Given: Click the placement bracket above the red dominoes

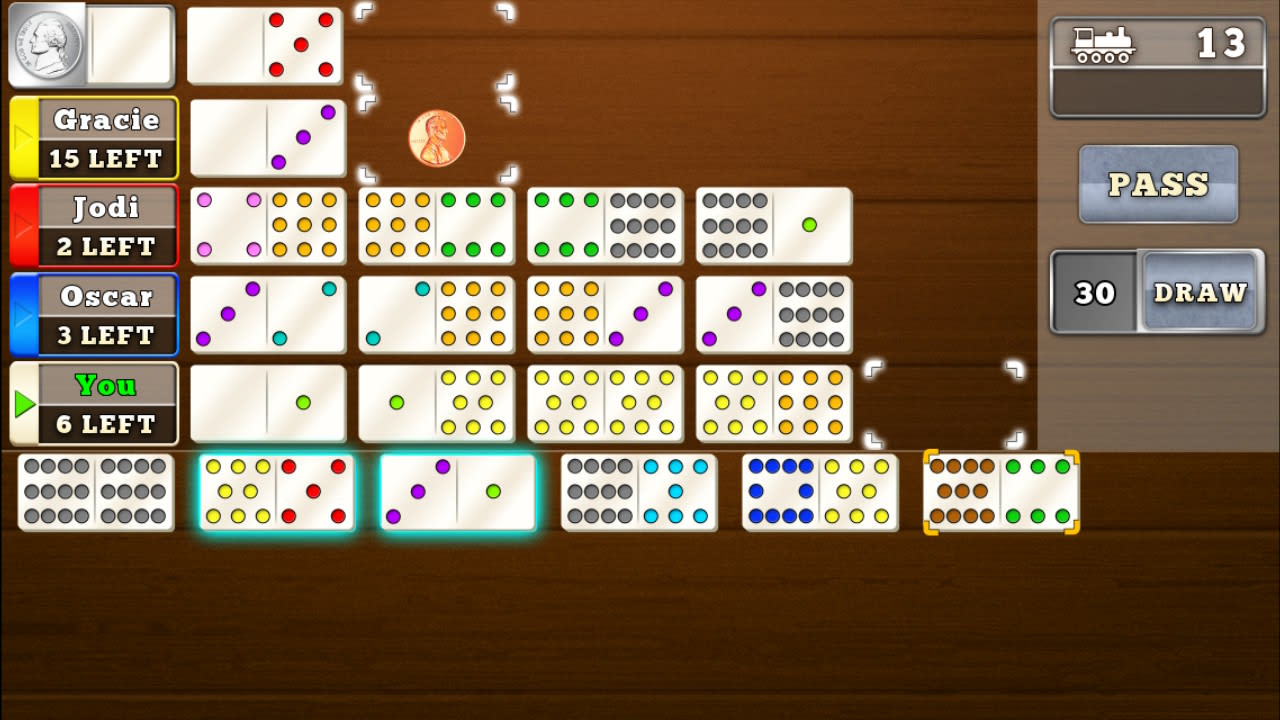Looking at the screenshot, I should pos(437,45).
